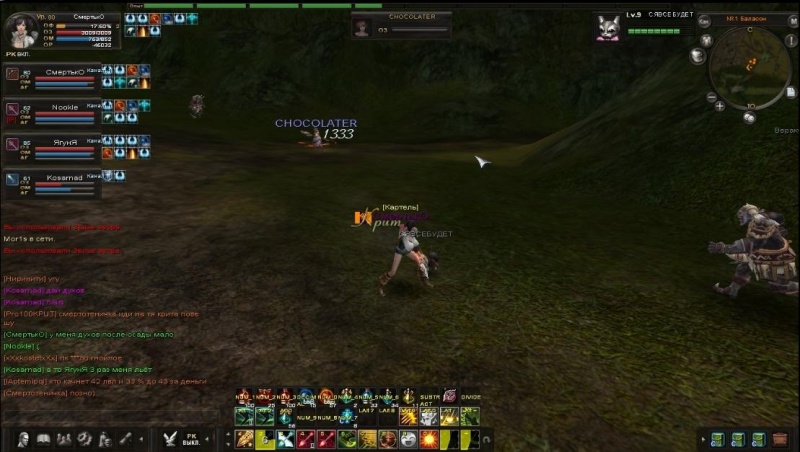The image size is (800, 452).
Task: Click the player's own character portrait
Action: pos(19,32)
